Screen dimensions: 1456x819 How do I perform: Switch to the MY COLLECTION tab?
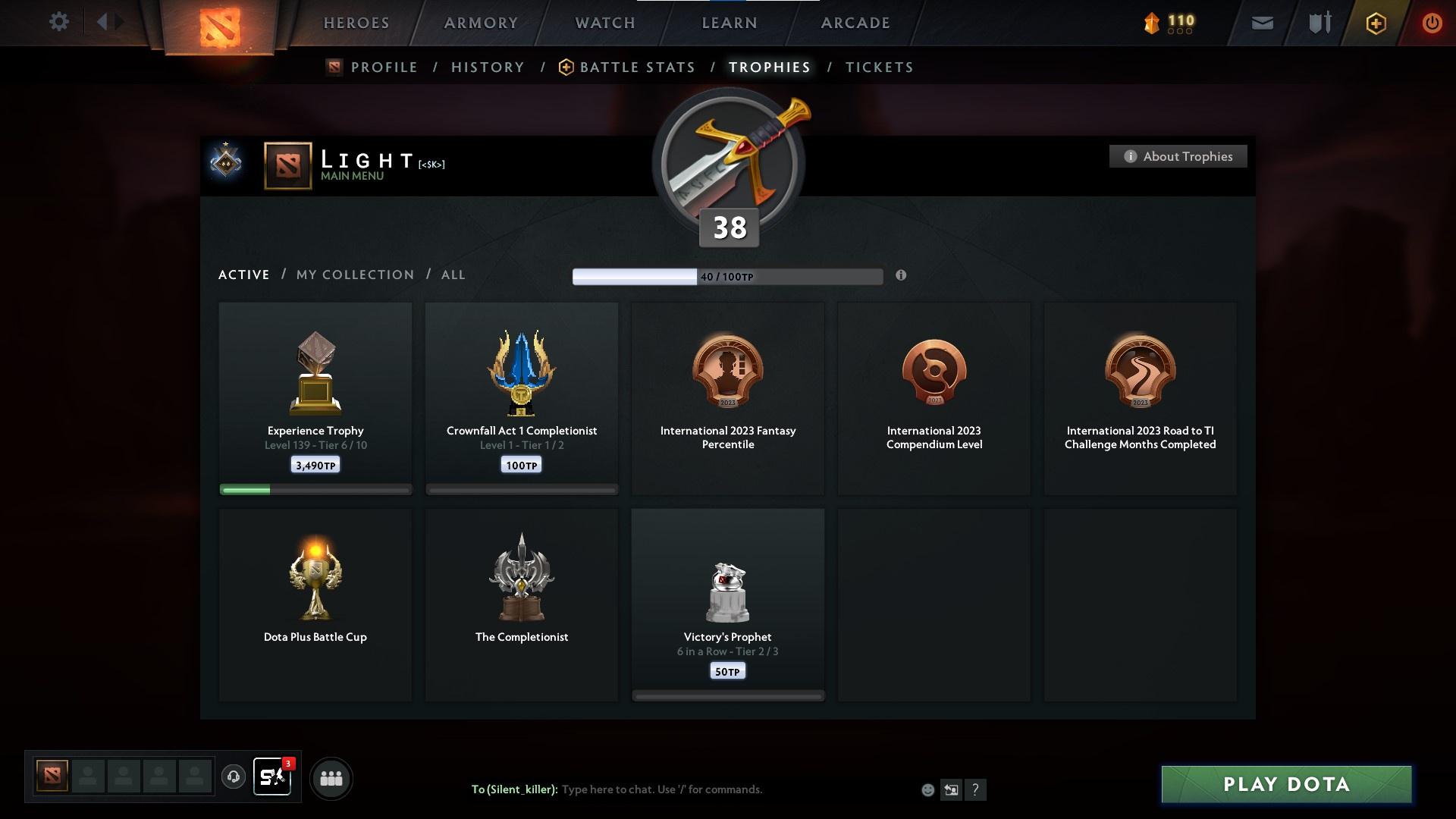[354, 275]
